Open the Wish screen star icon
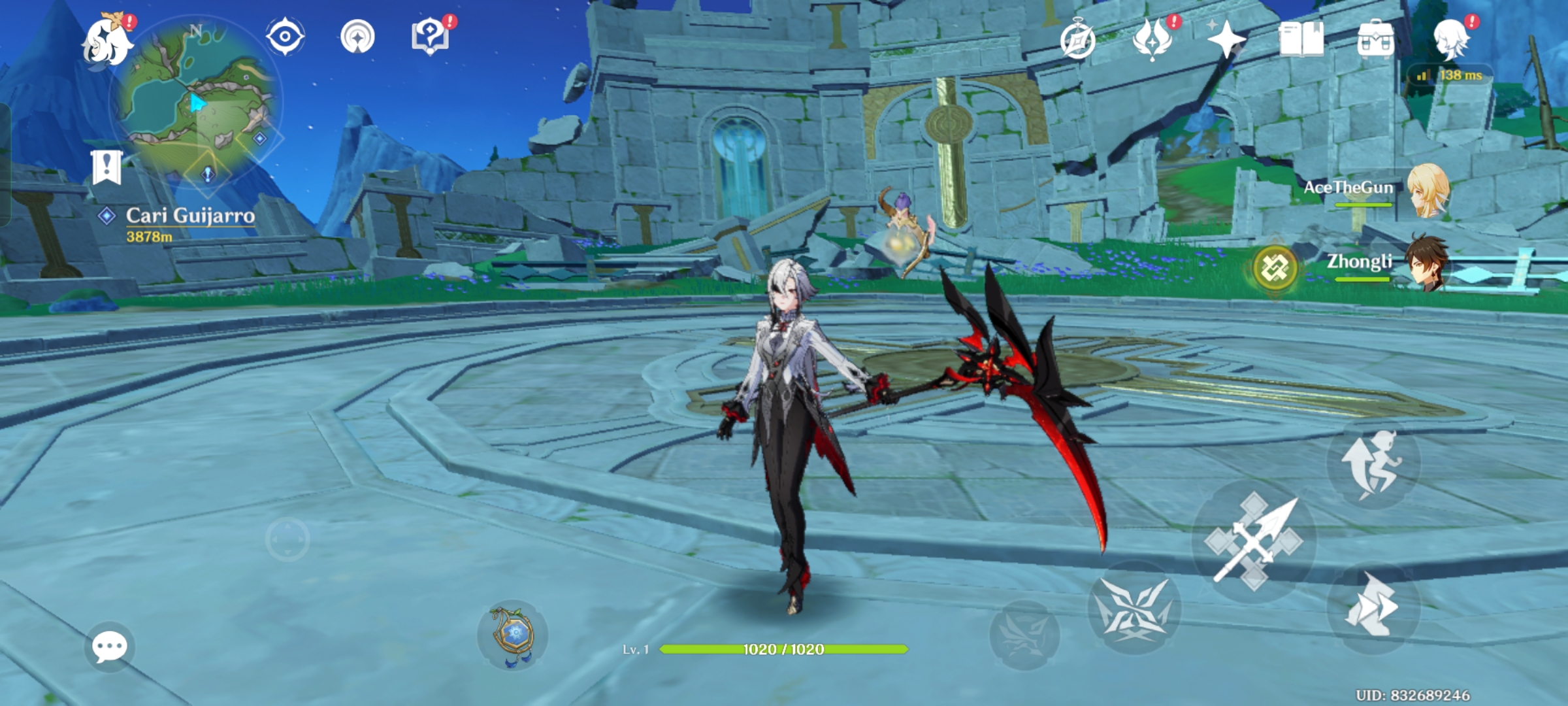Viewport: 1568px width, 706px height. pyautogui.click(x=1227, y=41)
